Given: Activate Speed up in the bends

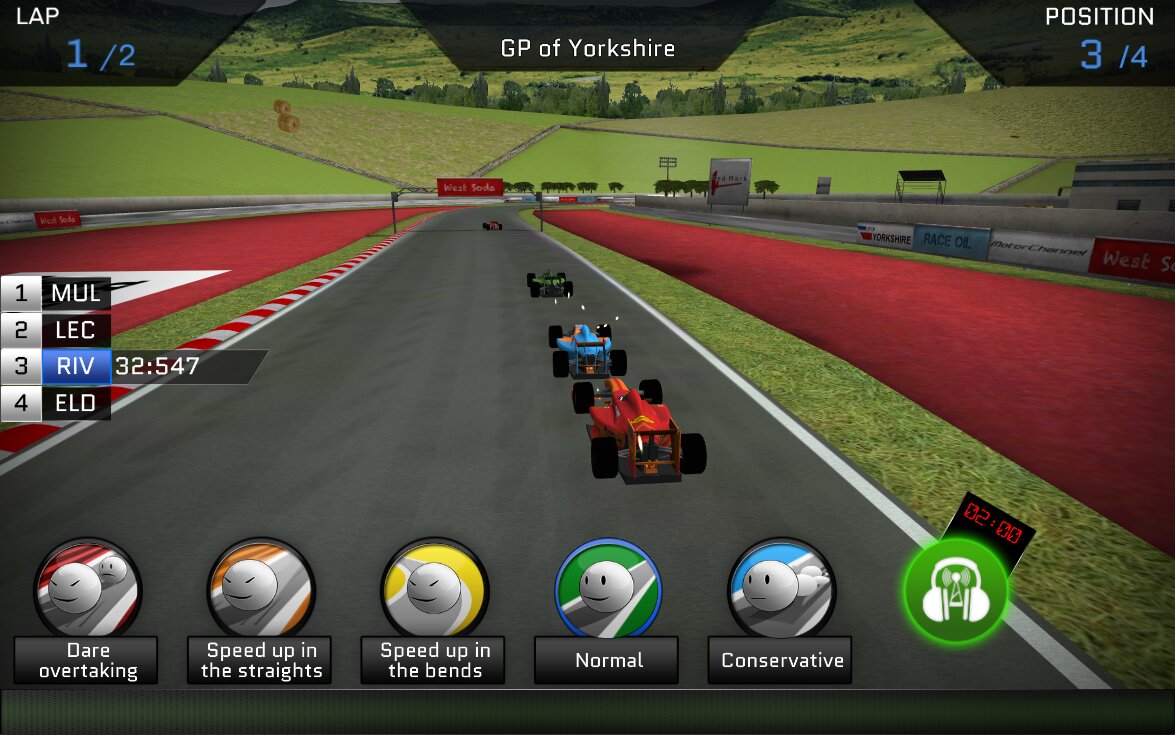Looking at the screenshot, I should pos(435,592).
